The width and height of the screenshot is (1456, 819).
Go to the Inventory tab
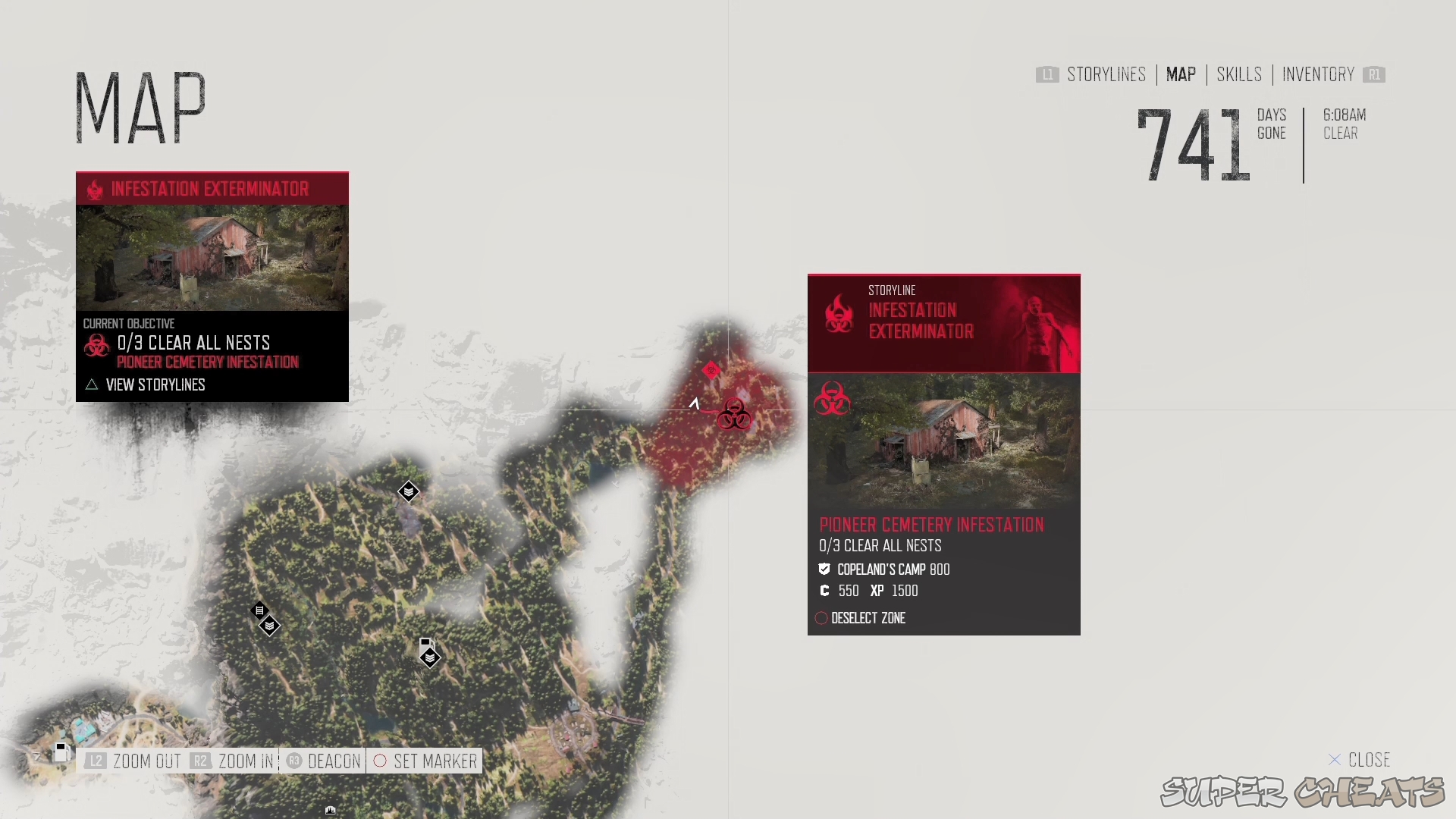[x=1318, y=74]
